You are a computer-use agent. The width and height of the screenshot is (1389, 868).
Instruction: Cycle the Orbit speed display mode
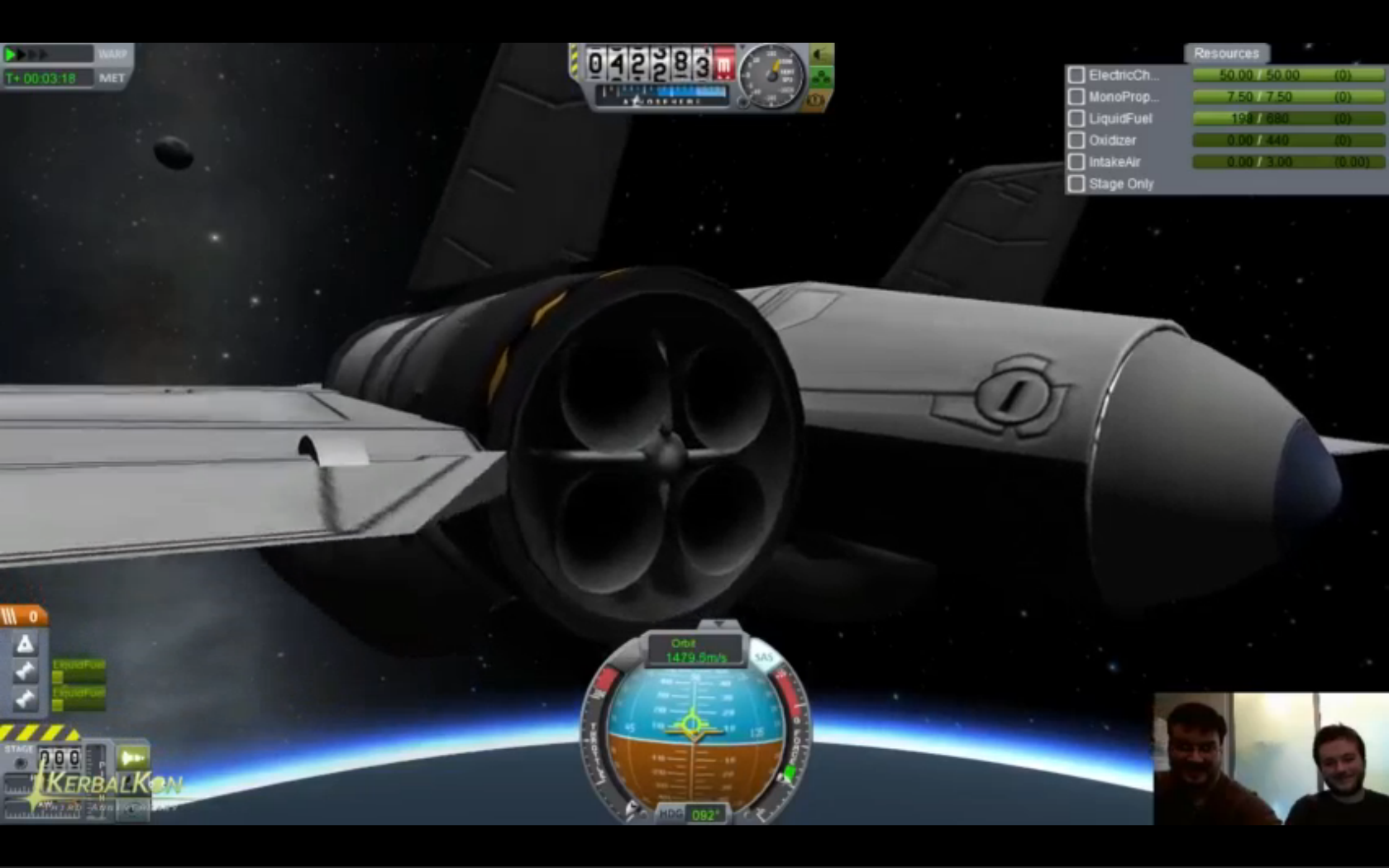point(694,651)
